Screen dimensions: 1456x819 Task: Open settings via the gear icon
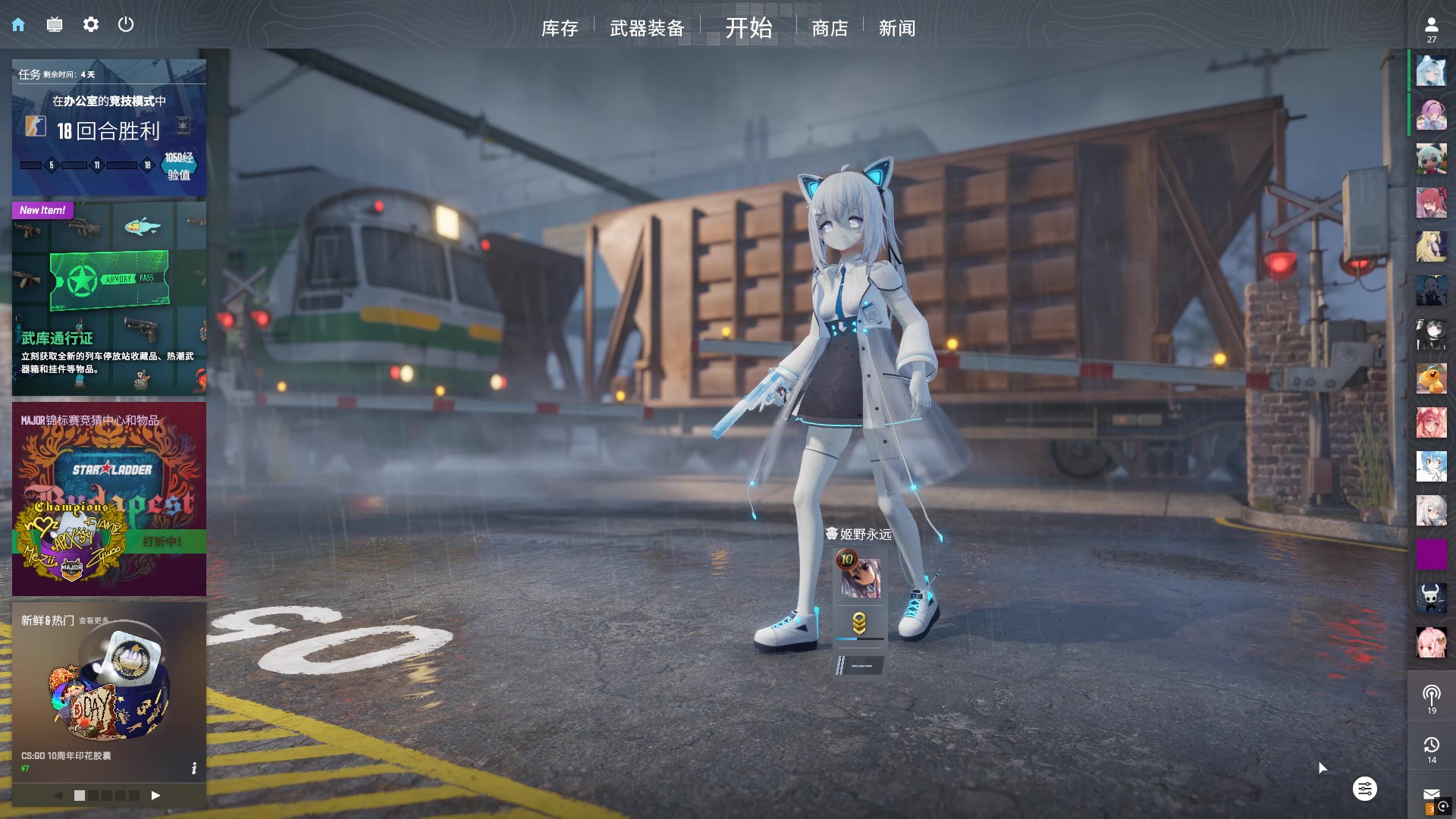91,25
